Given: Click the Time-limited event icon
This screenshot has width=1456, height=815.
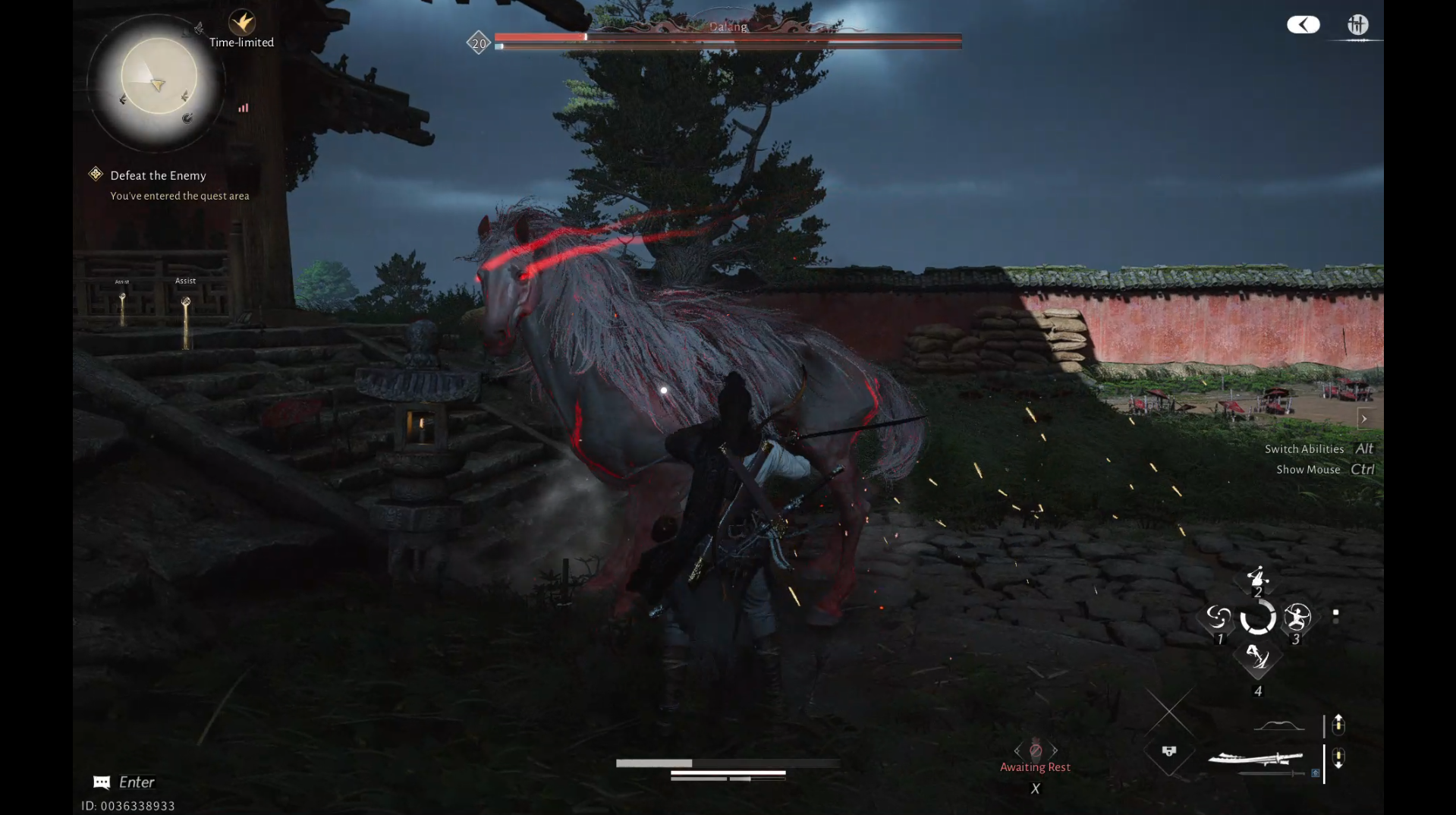Looking at the screenshot, I should tap(242, 23).
